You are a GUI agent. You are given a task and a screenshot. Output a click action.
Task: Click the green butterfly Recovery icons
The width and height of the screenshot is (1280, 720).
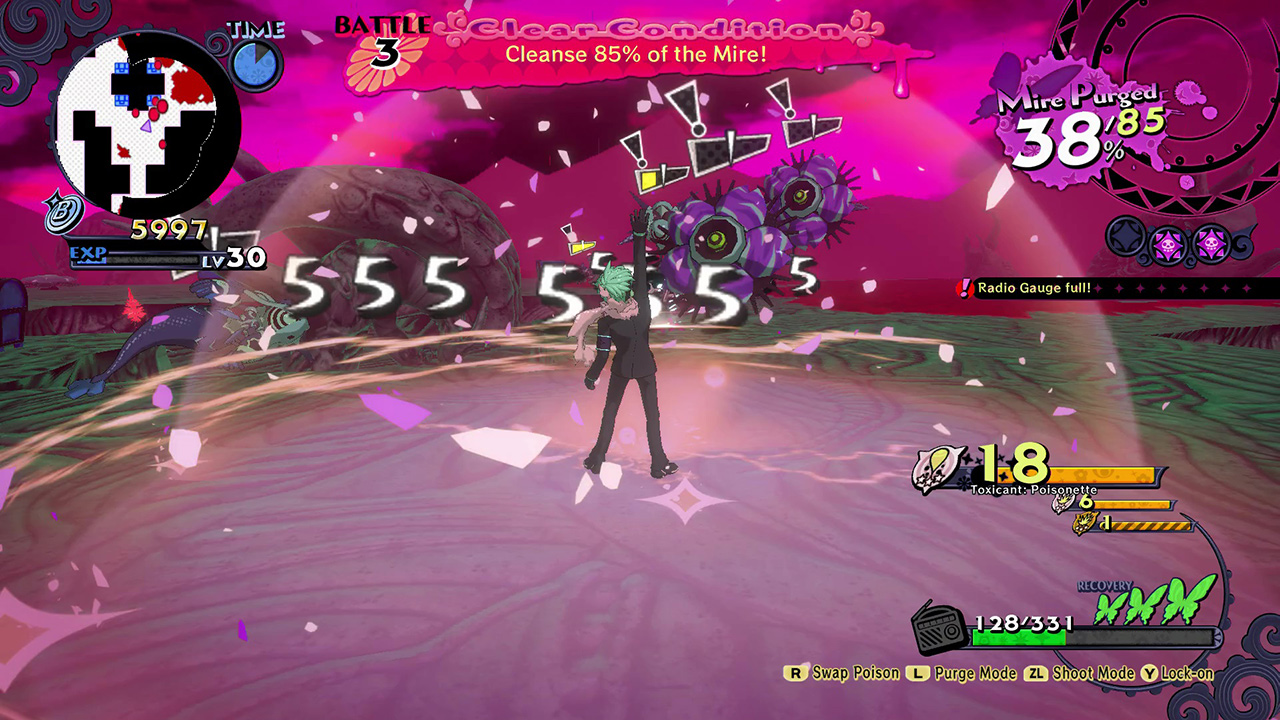[1155, 602]
